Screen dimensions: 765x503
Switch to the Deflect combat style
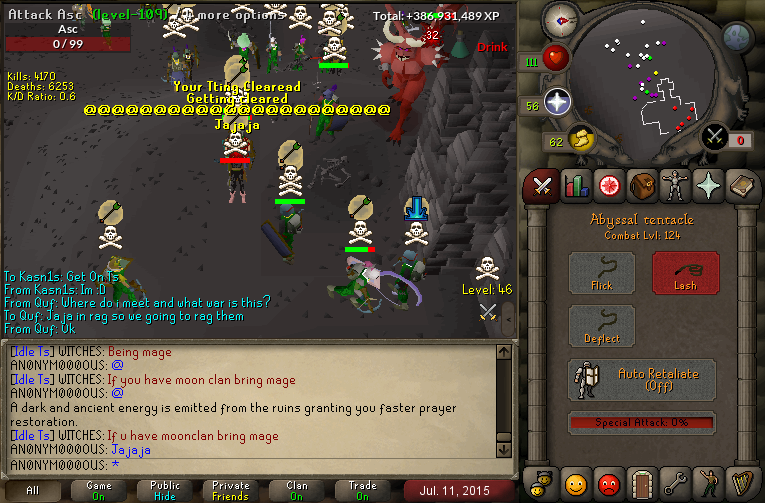coord(602,327)
